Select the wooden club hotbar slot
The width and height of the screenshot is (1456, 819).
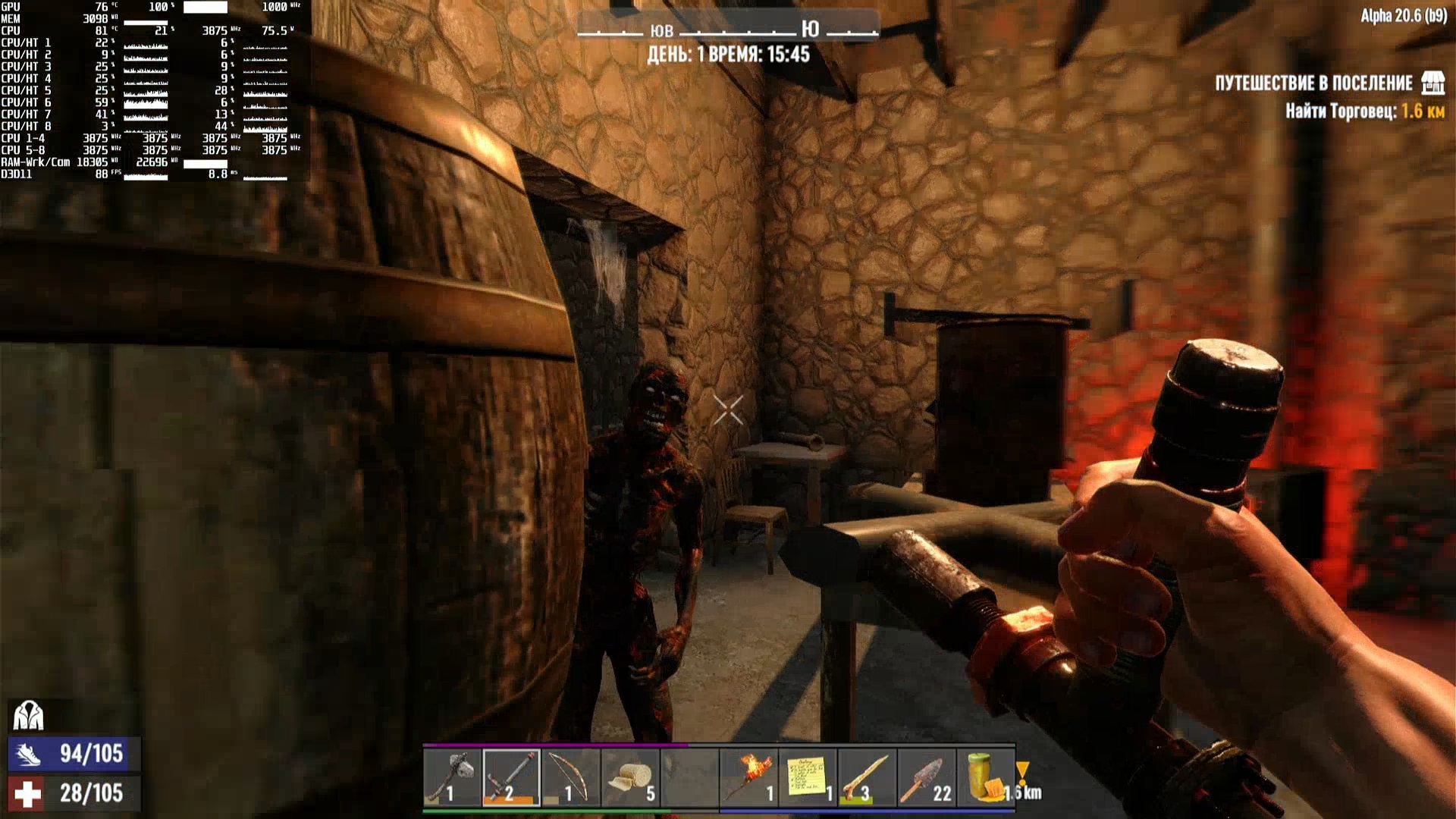coord(867,777)
